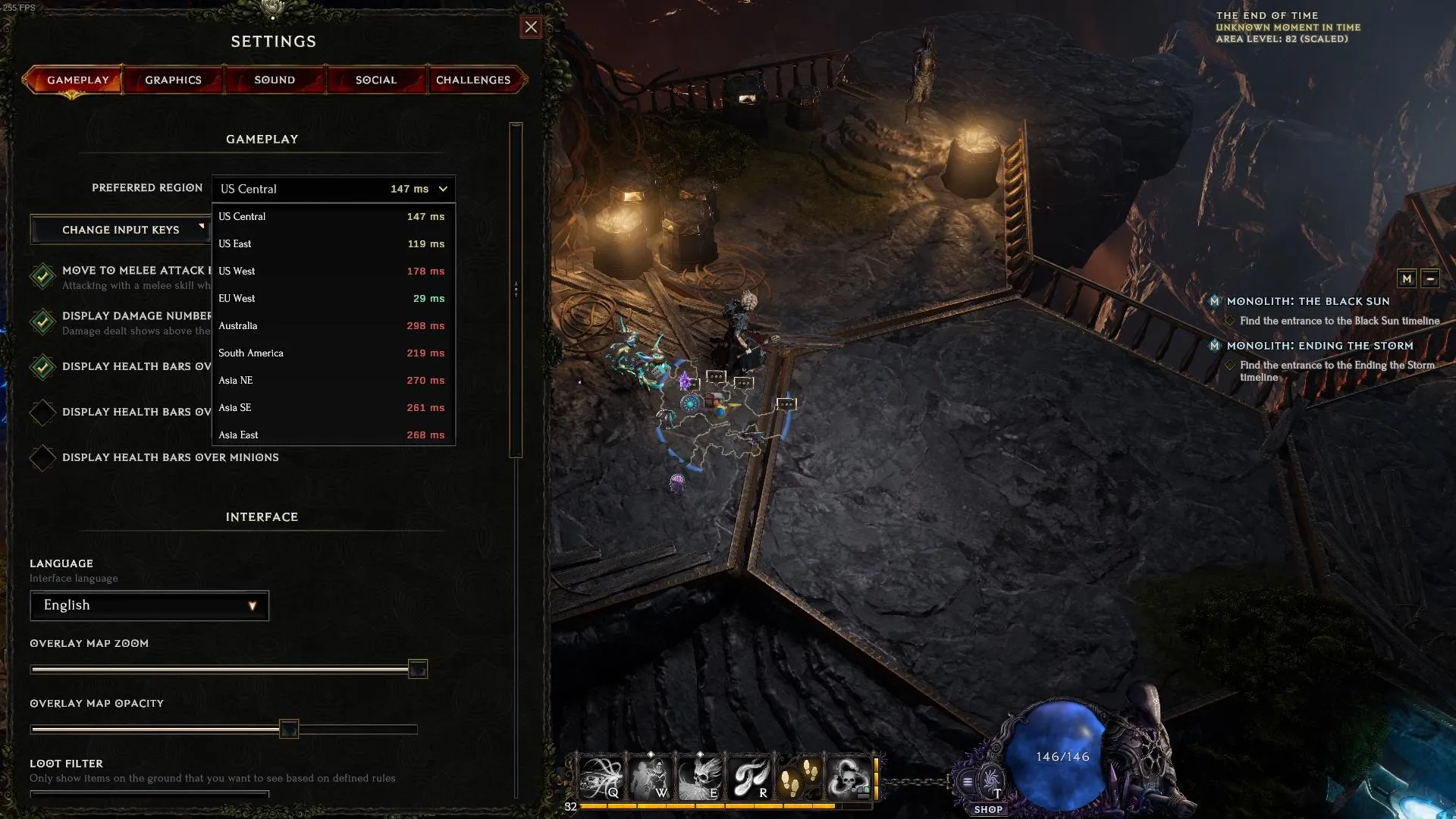The width and height of the screenshot is (1456, 819).
Task: Collapse the quest tracker with minus button
Action: [x=1429, y=278]
